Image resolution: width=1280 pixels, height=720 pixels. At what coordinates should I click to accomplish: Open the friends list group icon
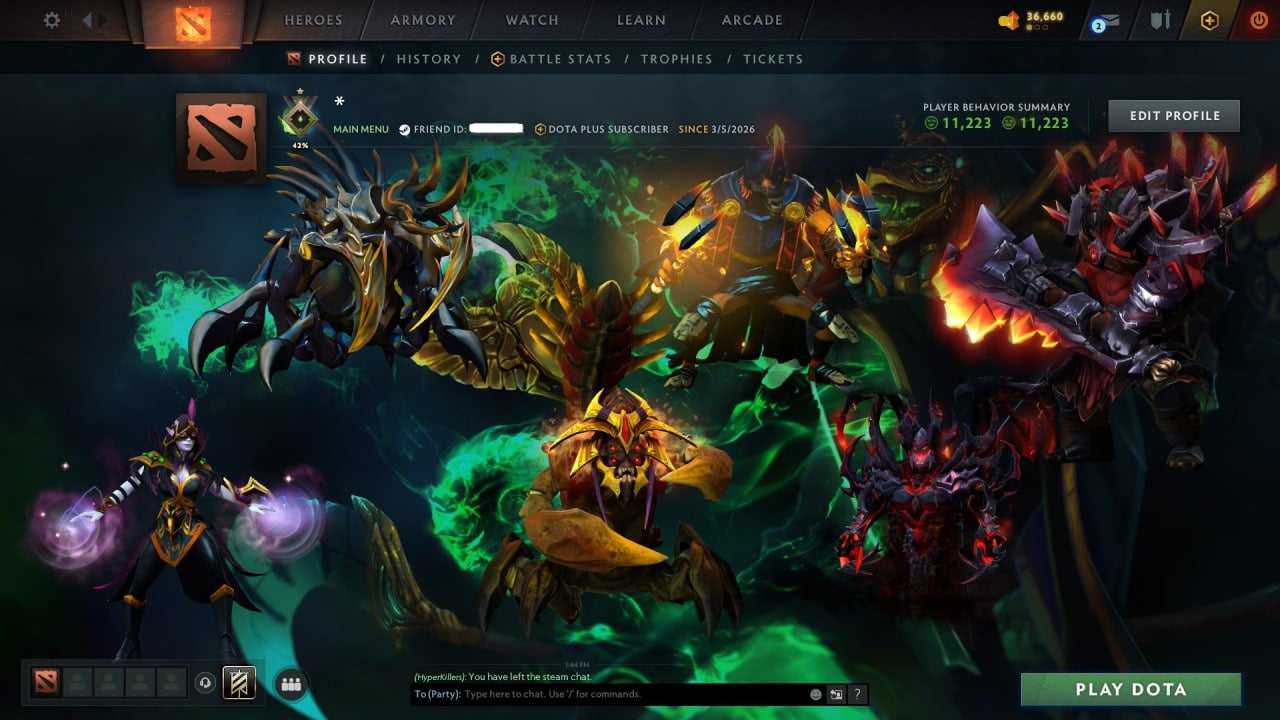pyautogui.click(x=290, y=682)
